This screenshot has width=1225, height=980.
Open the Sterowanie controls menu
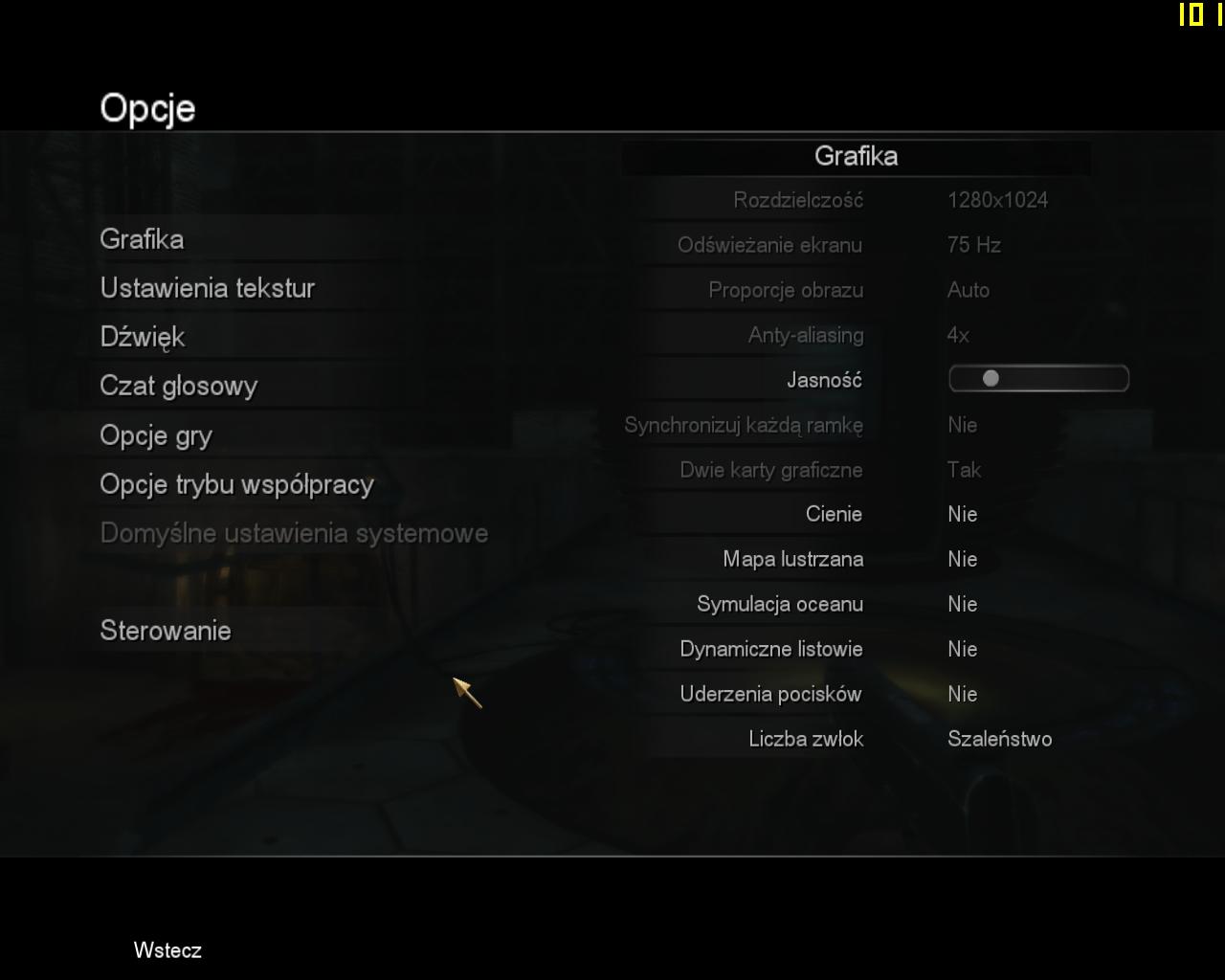point(166,631)
